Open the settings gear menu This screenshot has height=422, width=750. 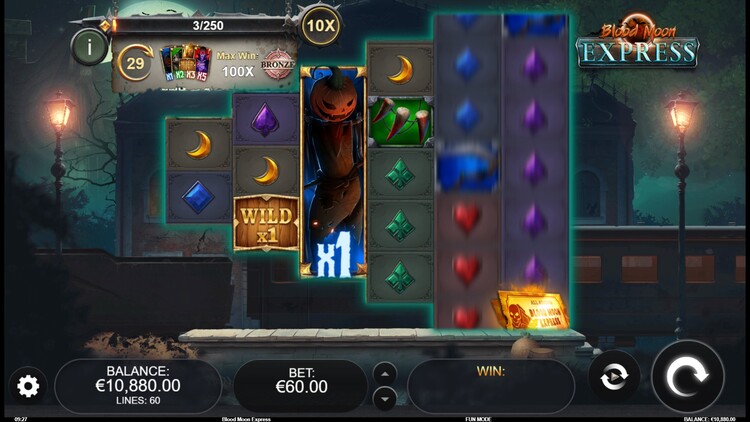pos(28,386)
